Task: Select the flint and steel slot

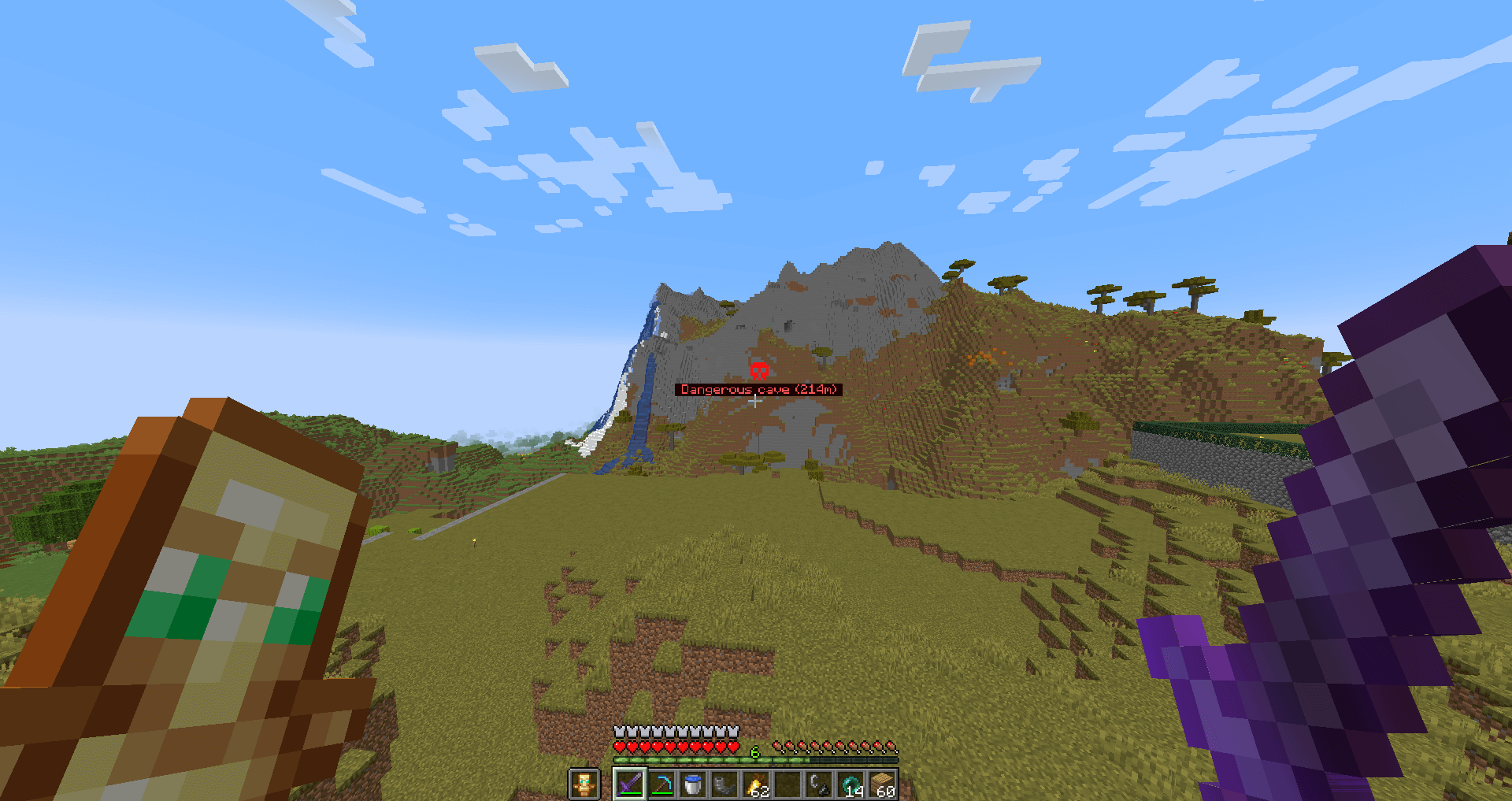Action: (819, 783)
